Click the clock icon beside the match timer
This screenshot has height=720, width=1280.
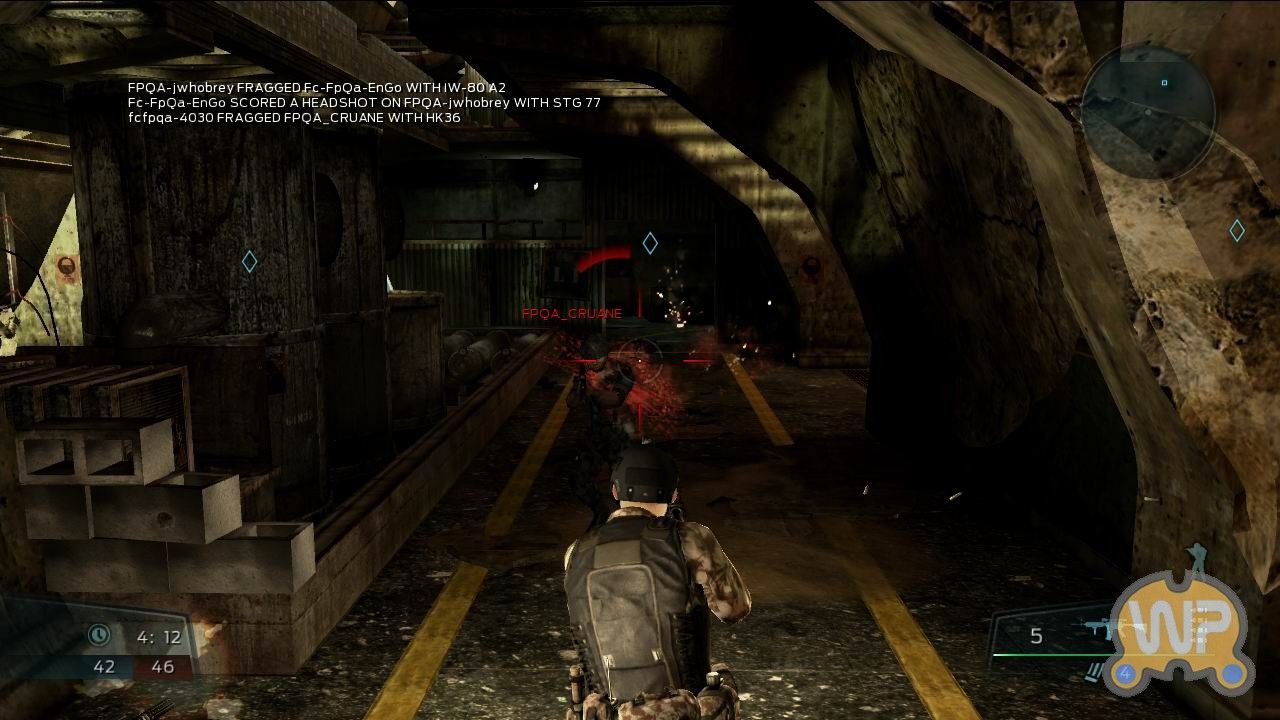tap(100, 635)
